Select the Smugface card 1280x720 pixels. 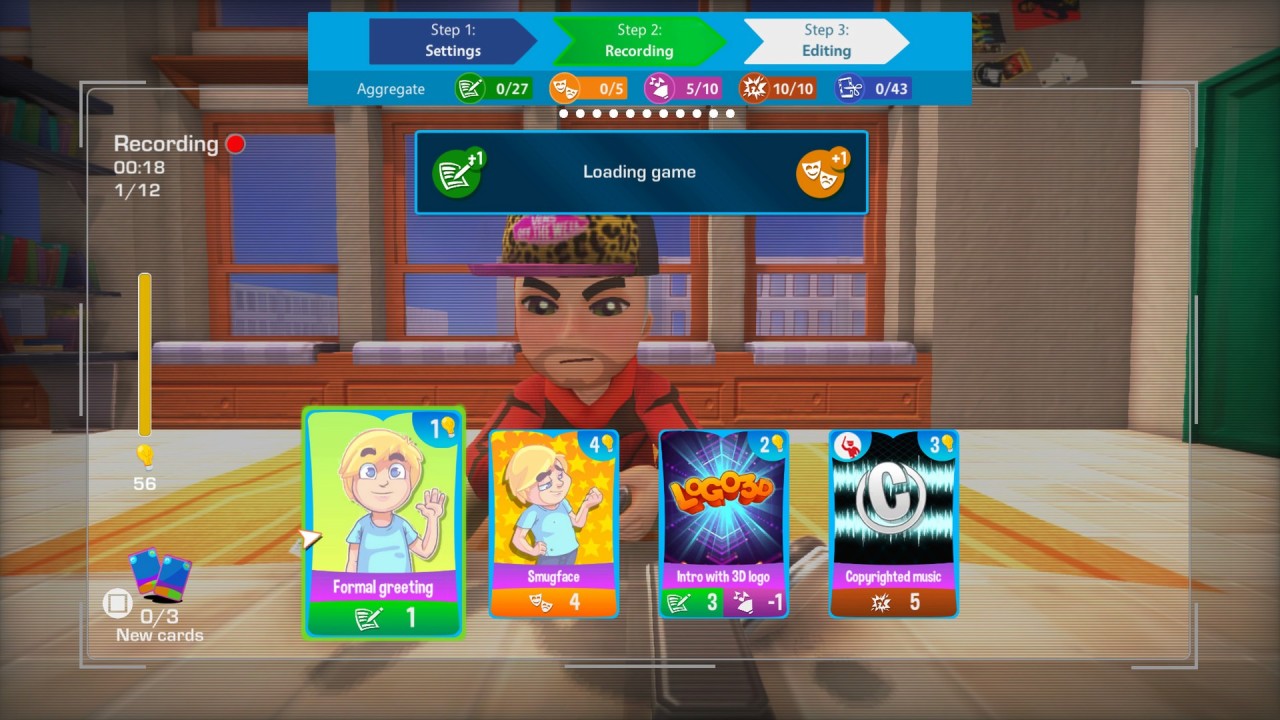[x=553, y=523]
